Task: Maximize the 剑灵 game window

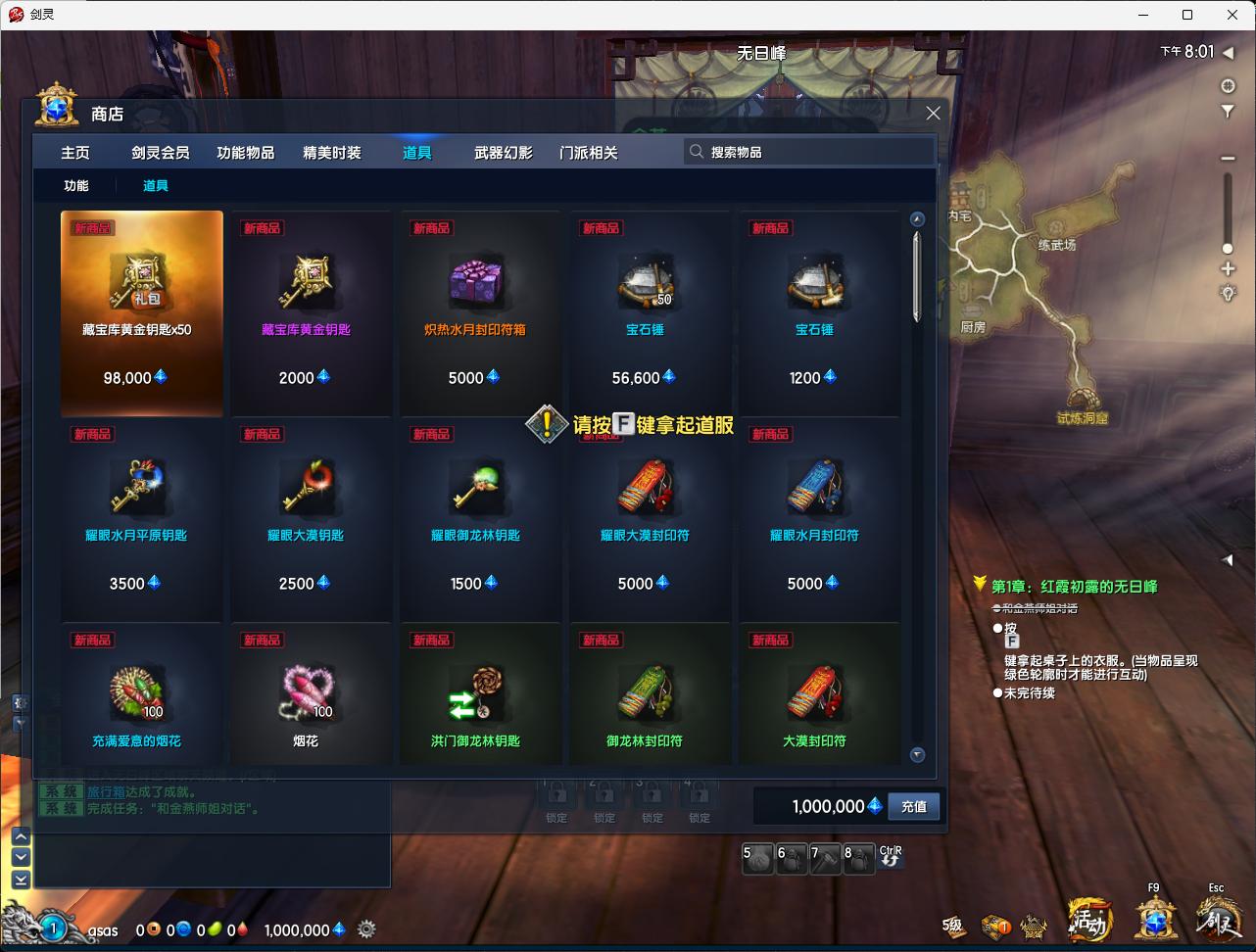Action: [x=1187, y=15]
